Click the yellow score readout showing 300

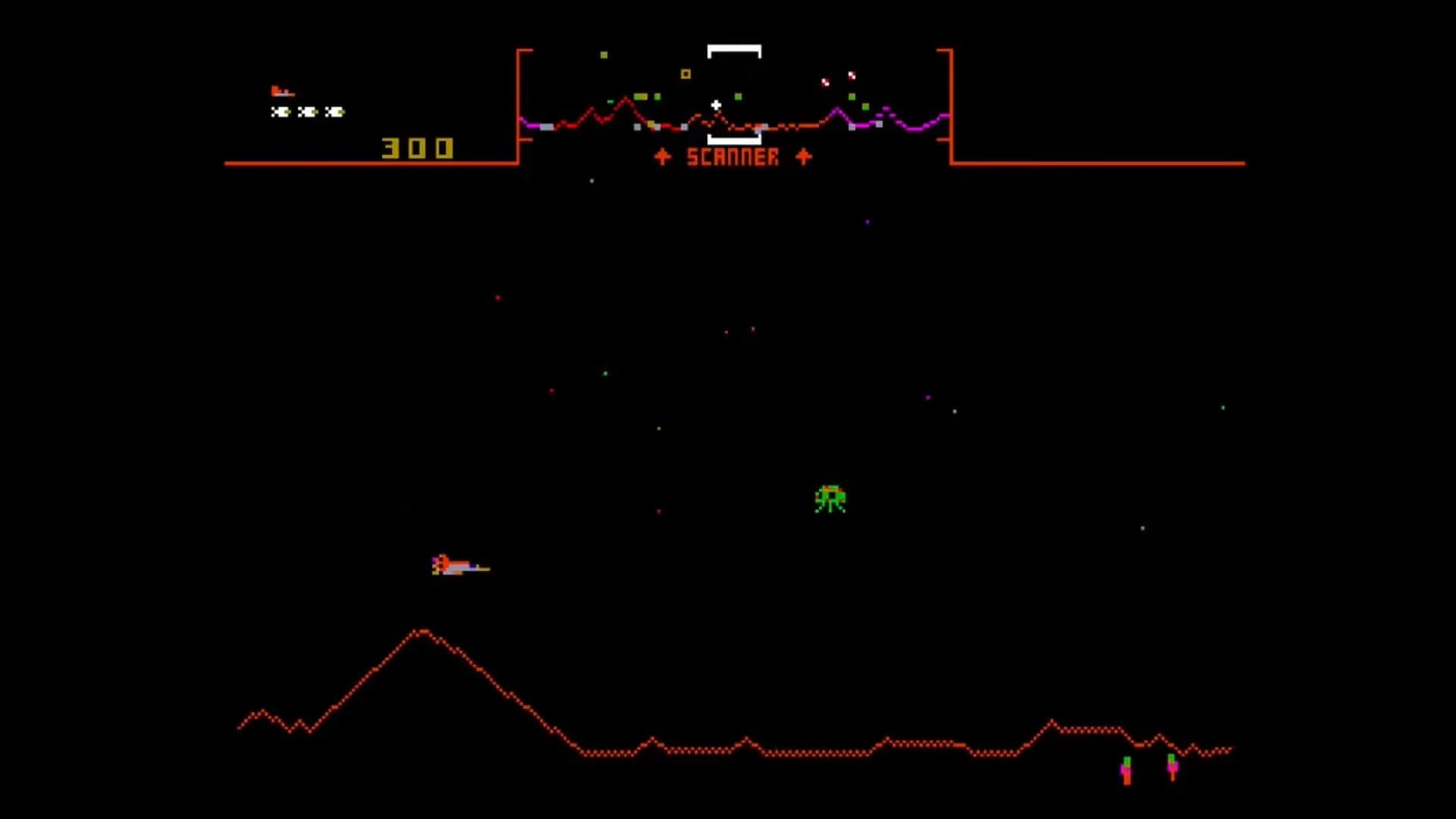[418, 148]
